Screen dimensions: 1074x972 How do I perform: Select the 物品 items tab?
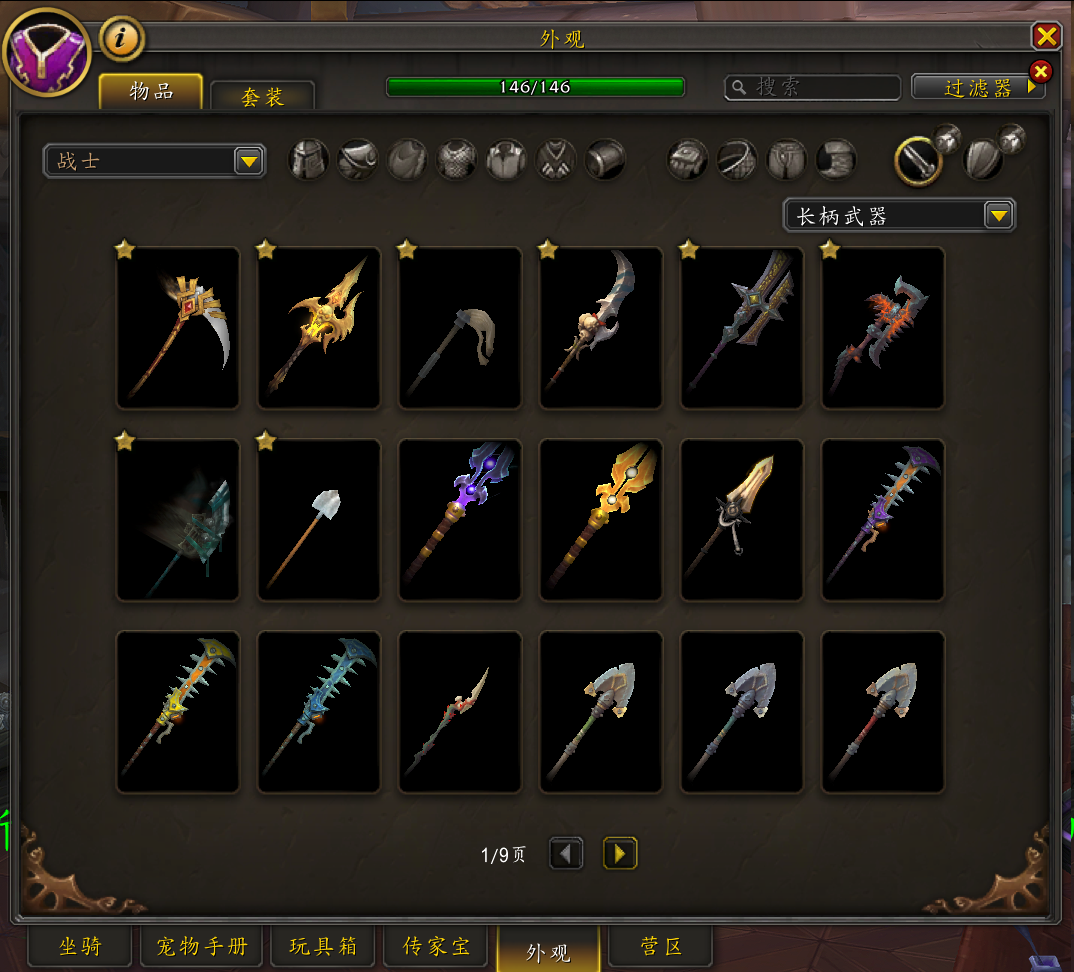(151, 92)
